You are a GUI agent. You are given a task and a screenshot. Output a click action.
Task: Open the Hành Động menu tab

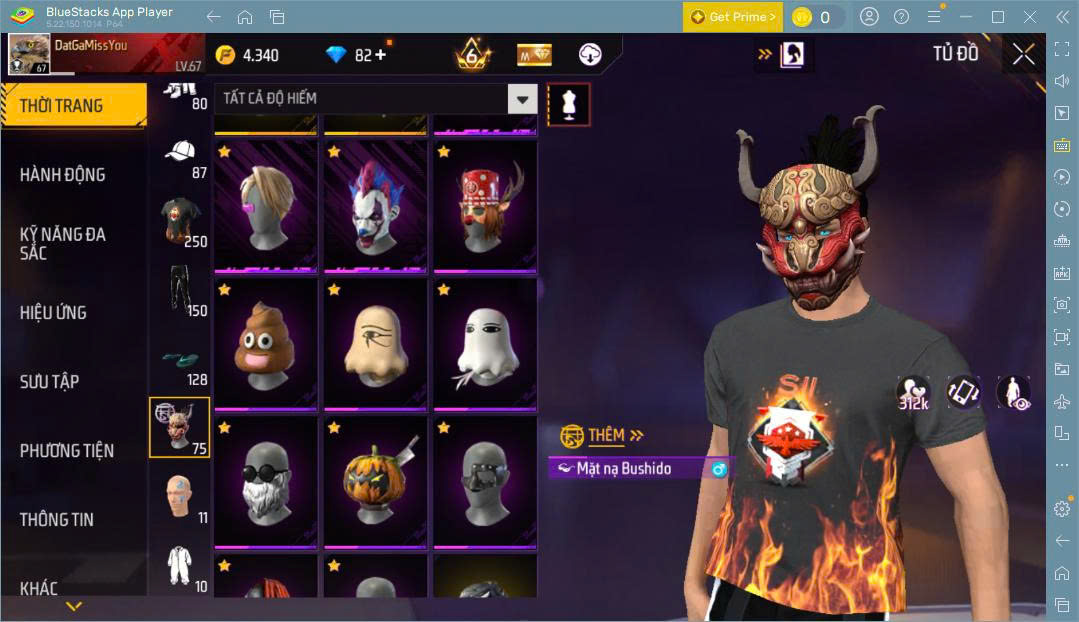(62, 174)
